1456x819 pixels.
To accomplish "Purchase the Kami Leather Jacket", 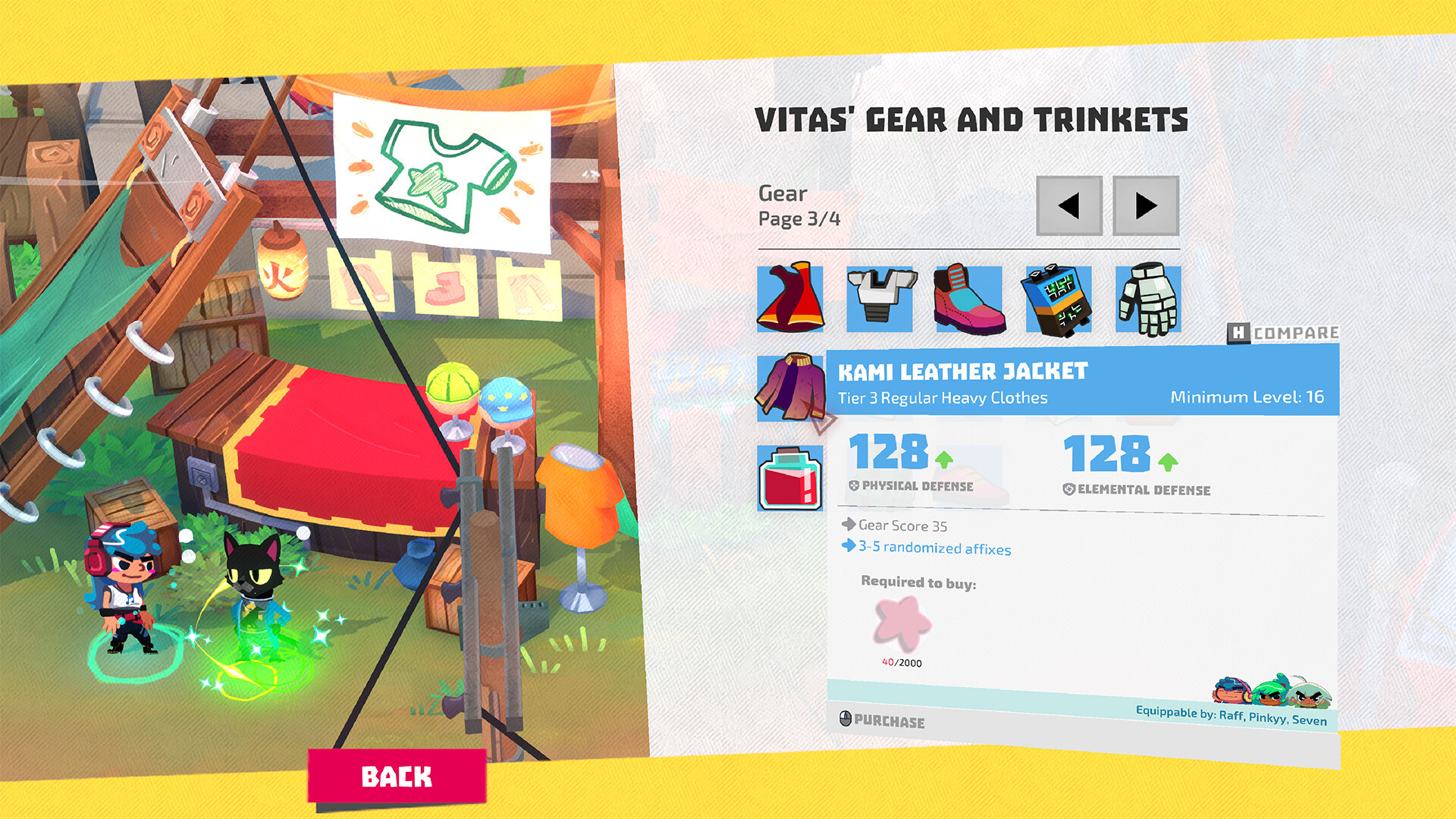I will pos(883,721).
